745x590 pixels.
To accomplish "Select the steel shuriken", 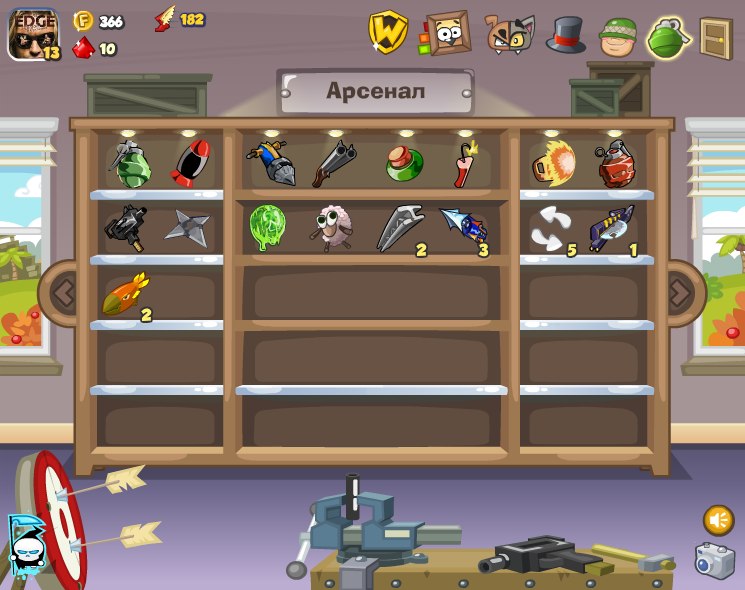I will [x=187, y=228].
